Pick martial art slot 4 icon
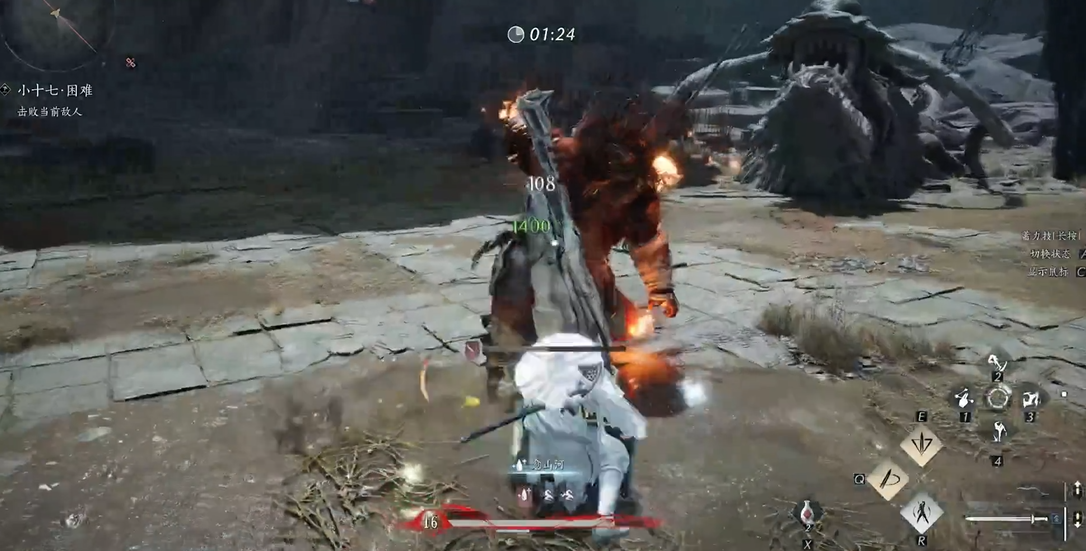This screenshot has width=1086, height=551. pyautogui.click(x=997, y=432)
